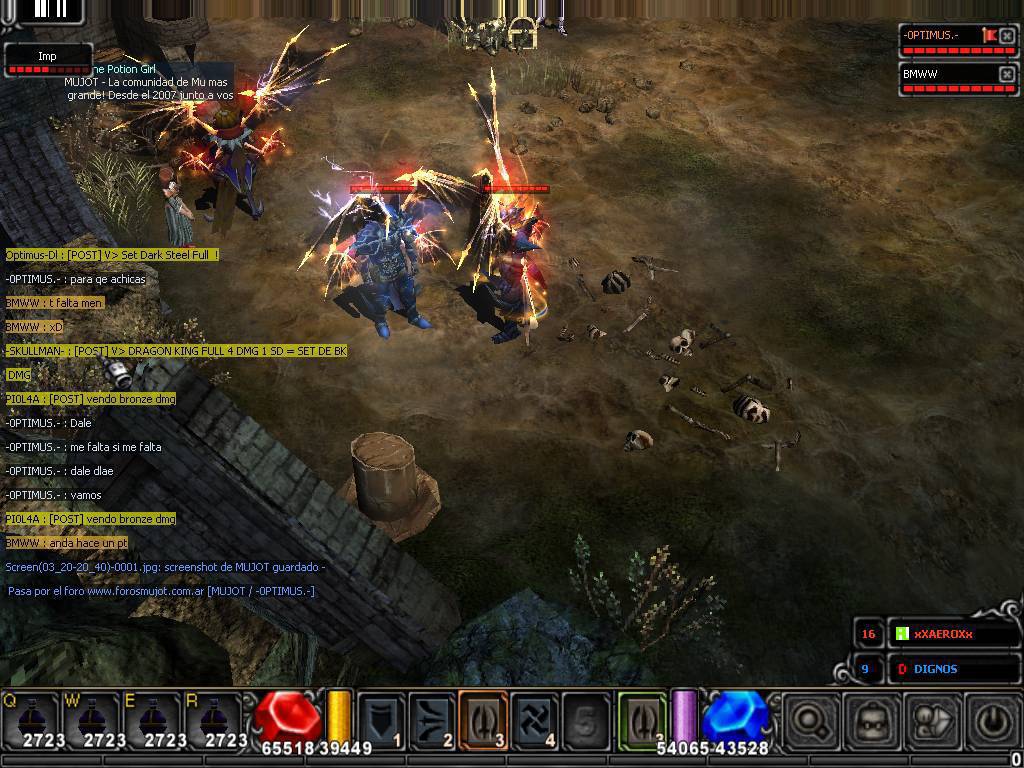The height and width of the screenshot is (768, 1024).
Task: Select skill slot 2 on the hotbar
Action: pos(433,720)
